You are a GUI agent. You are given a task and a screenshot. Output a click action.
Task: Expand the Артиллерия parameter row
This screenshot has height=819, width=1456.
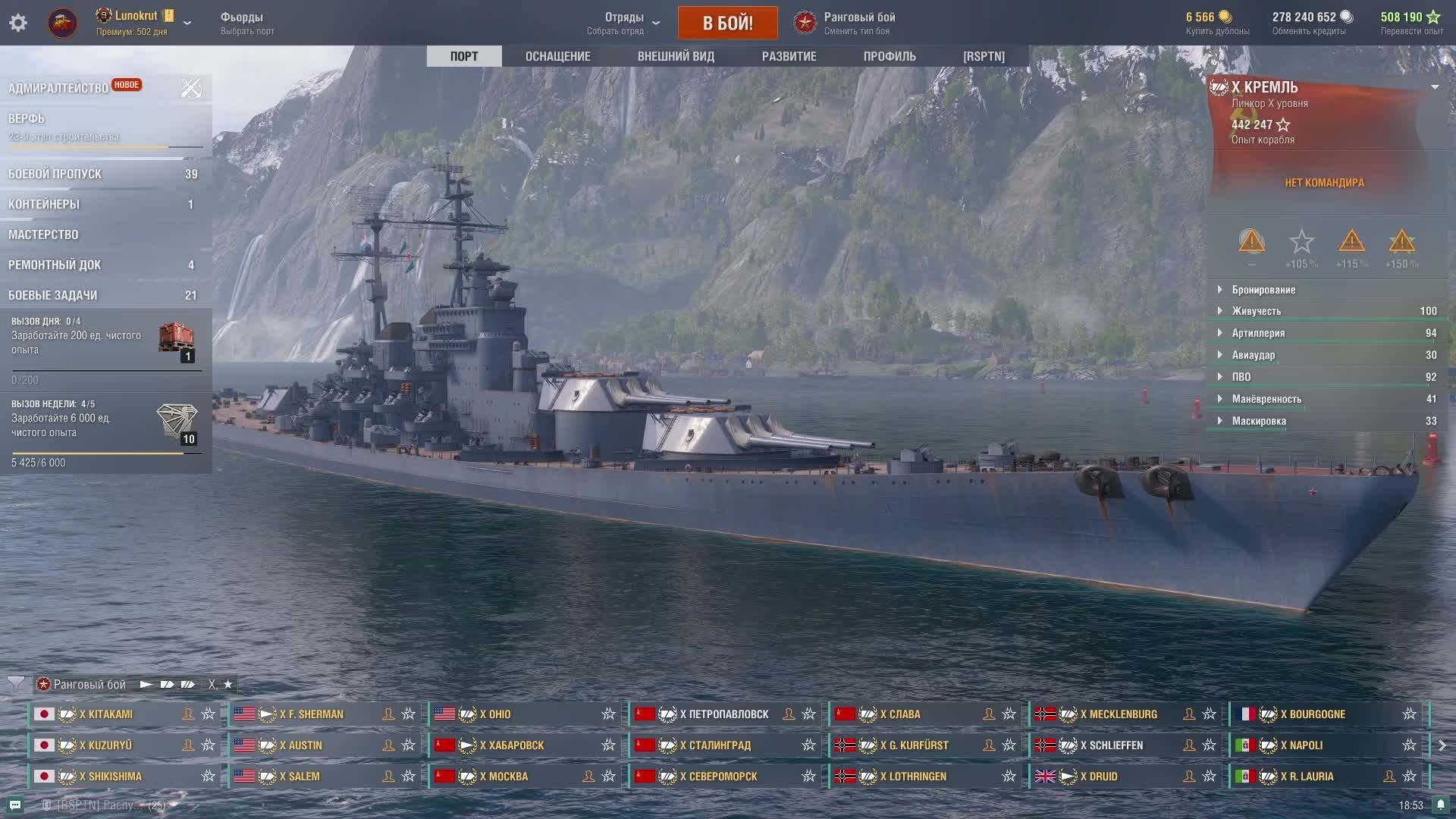click(1258, 333)
